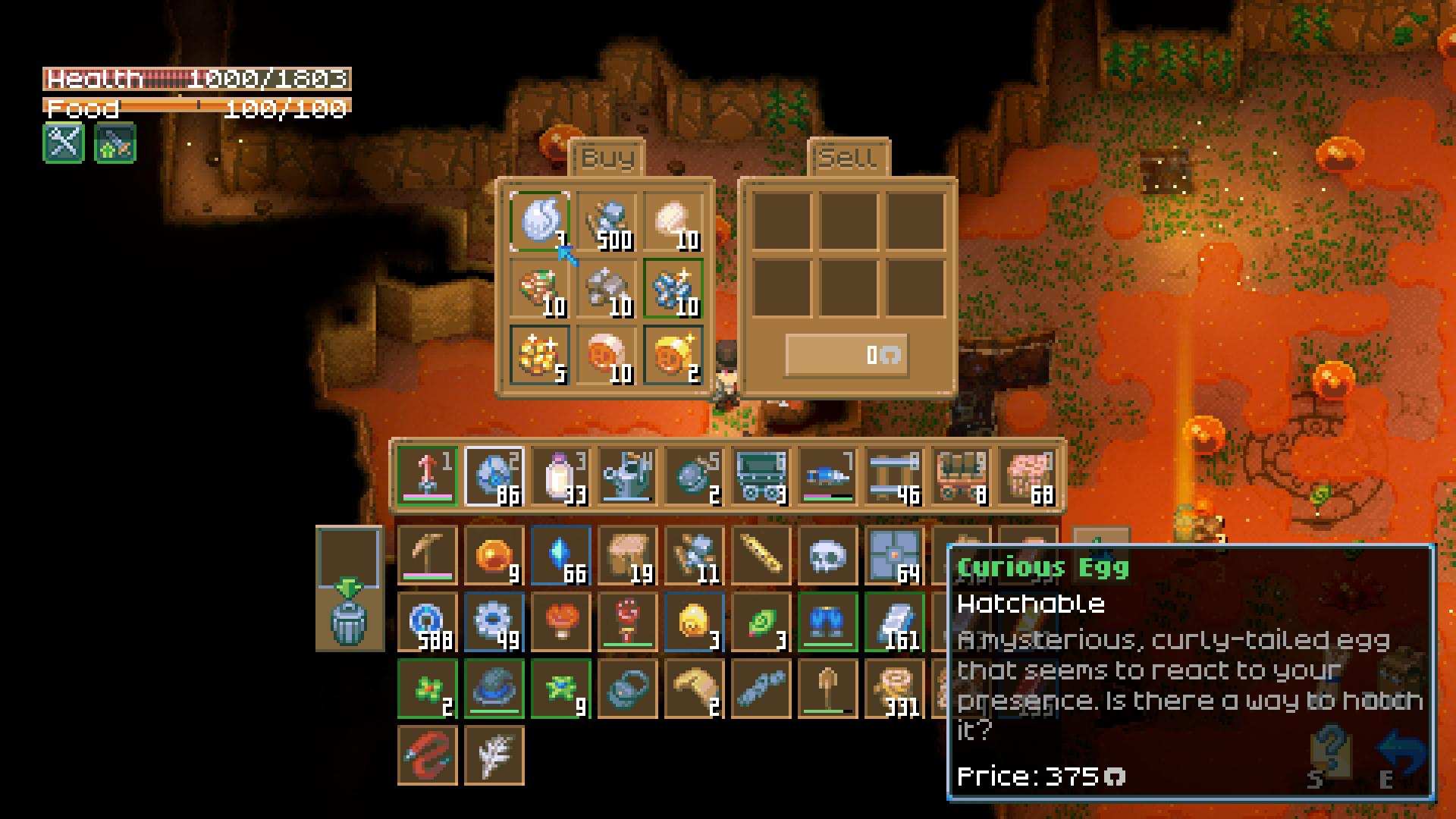Select the red sword in hotbar slot 1
The height and width of the screenshot is (819, 1456).
(427, 475)
